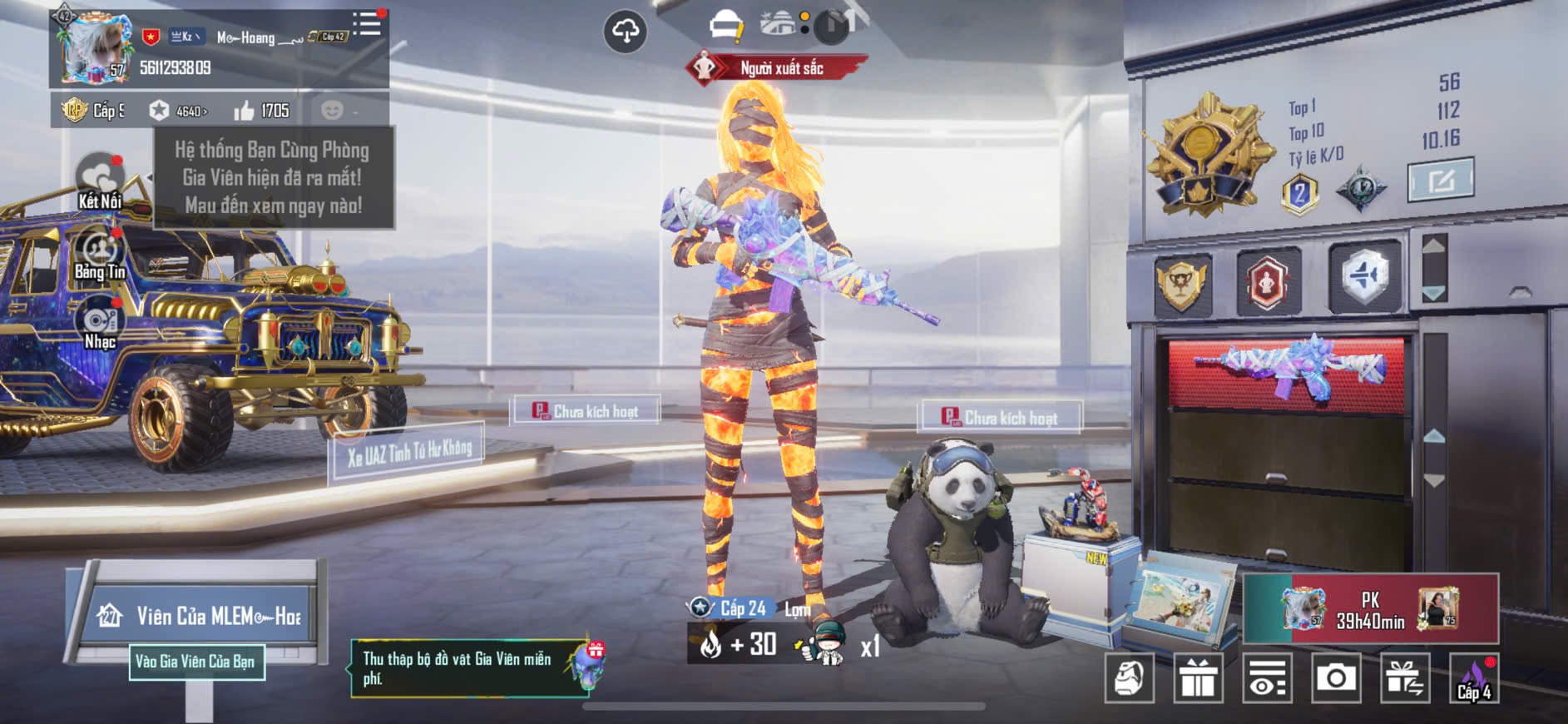Open the PK 39h40min challenge banner
Screen dimensions: 1568x724
coord(1370,609)
